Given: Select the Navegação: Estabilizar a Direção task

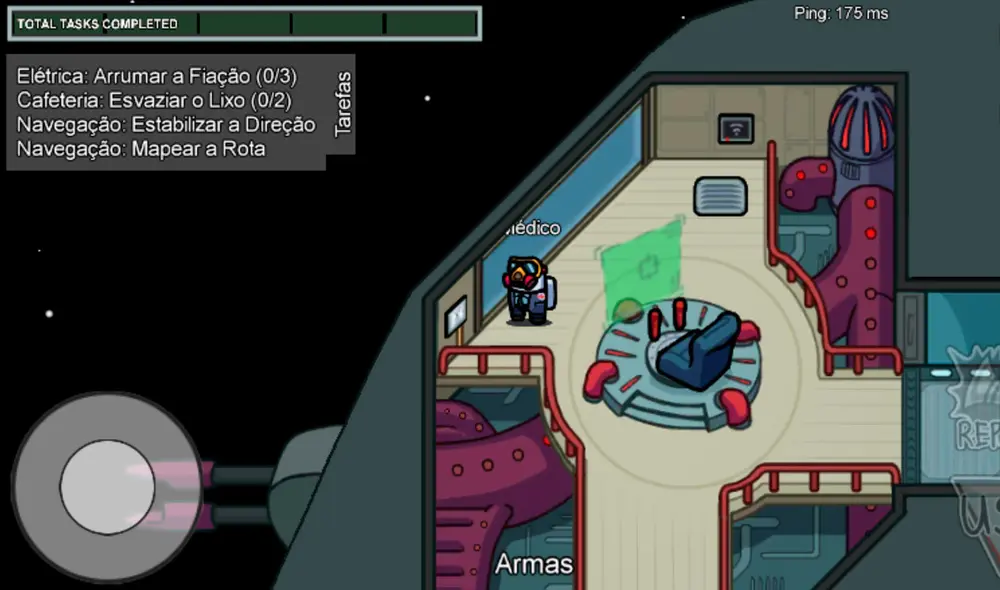Looking at the screenshot, I should pos(166,125).
